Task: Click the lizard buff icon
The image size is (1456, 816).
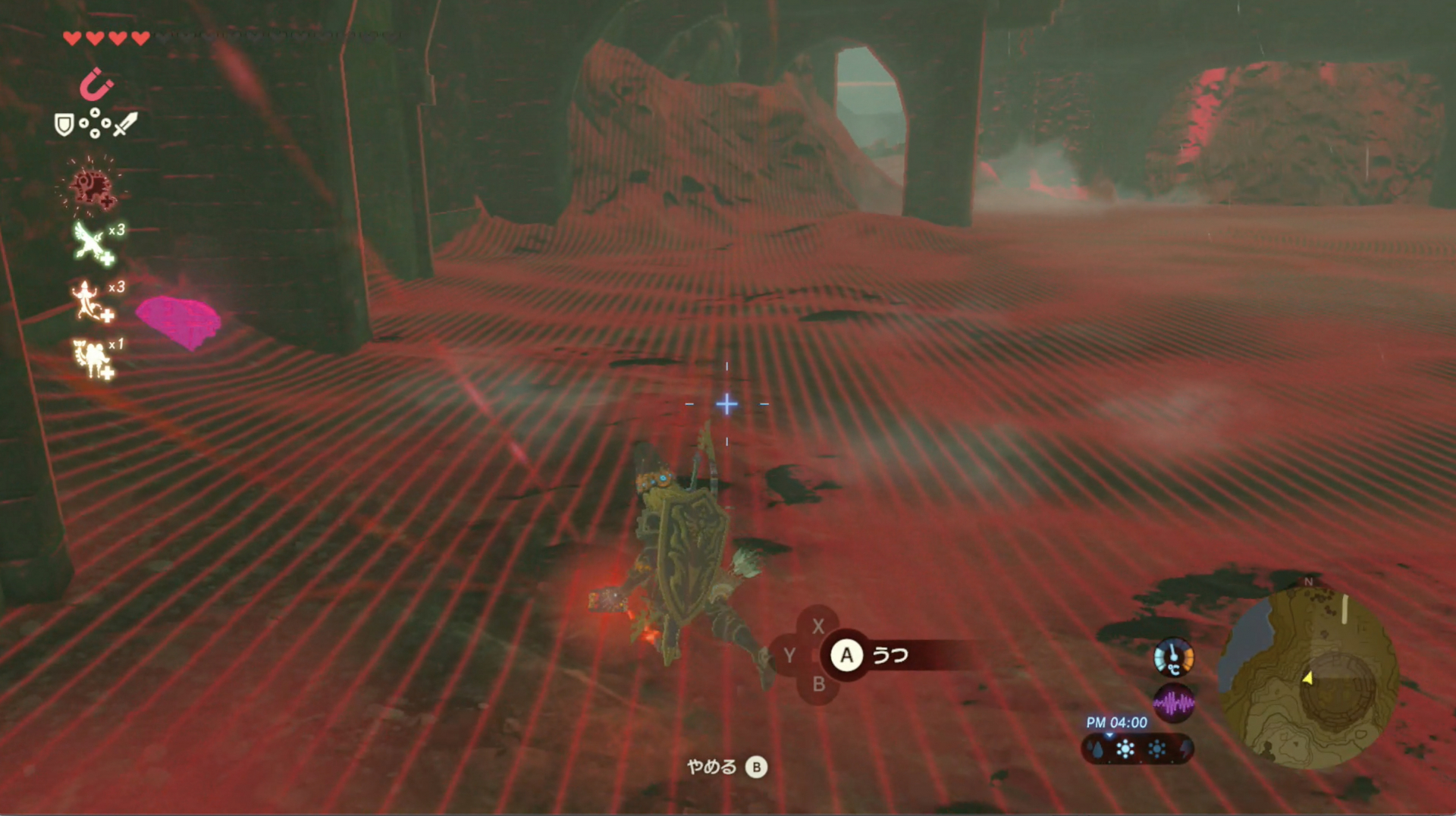Action: pos(90,300)
